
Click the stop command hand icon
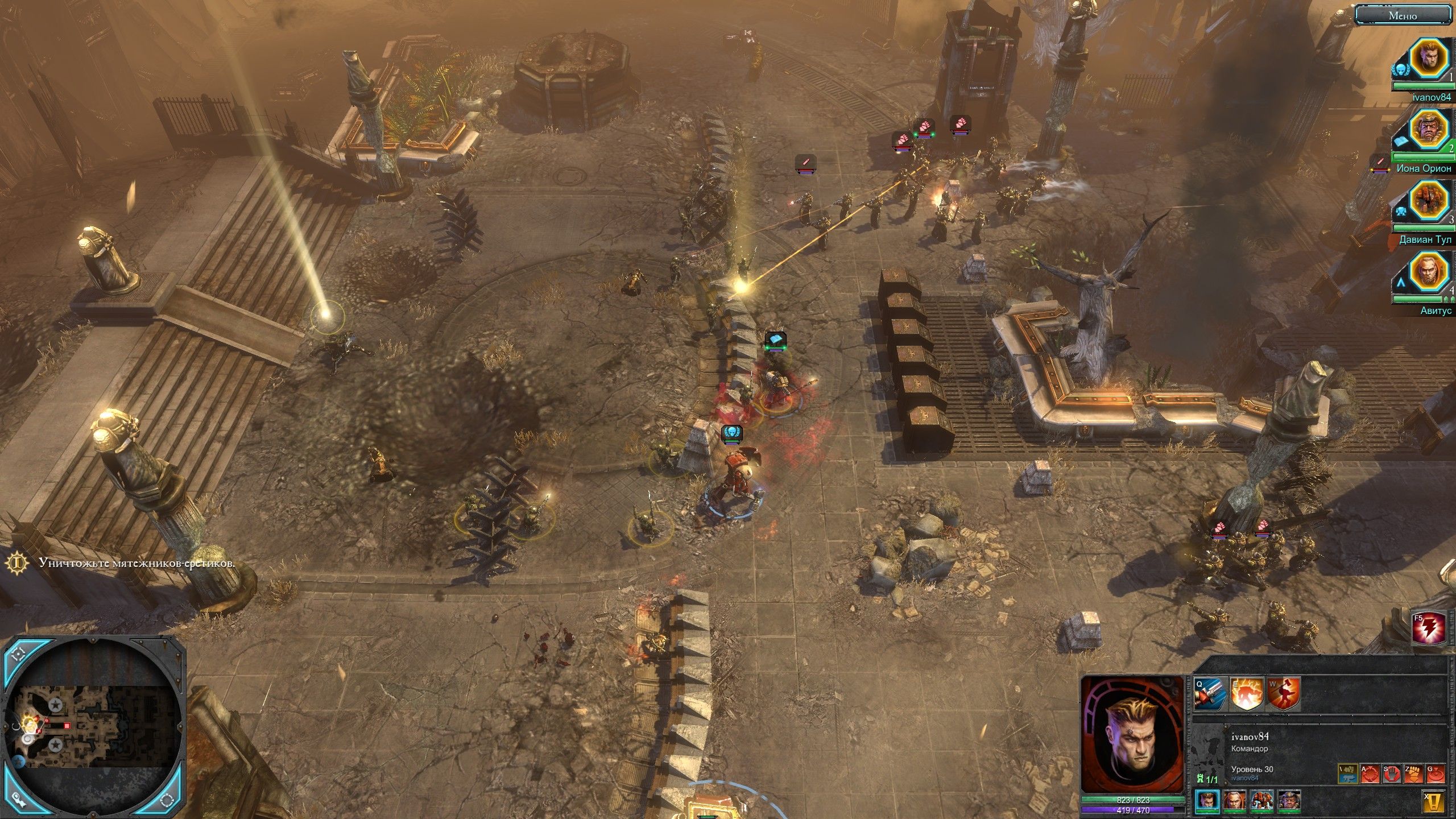(x=1392, y=773)
